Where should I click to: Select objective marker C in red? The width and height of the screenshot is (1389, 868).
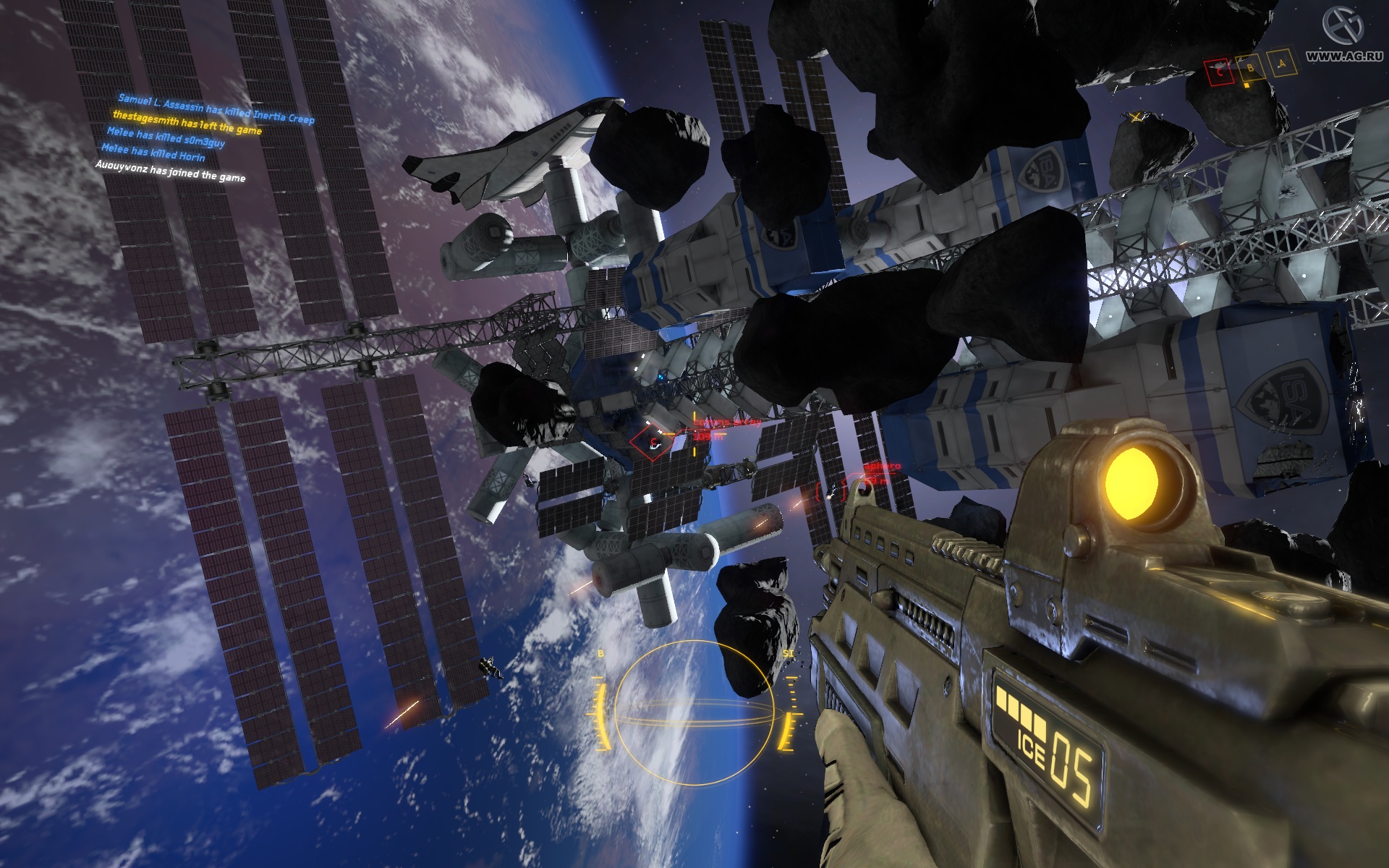1220,71
